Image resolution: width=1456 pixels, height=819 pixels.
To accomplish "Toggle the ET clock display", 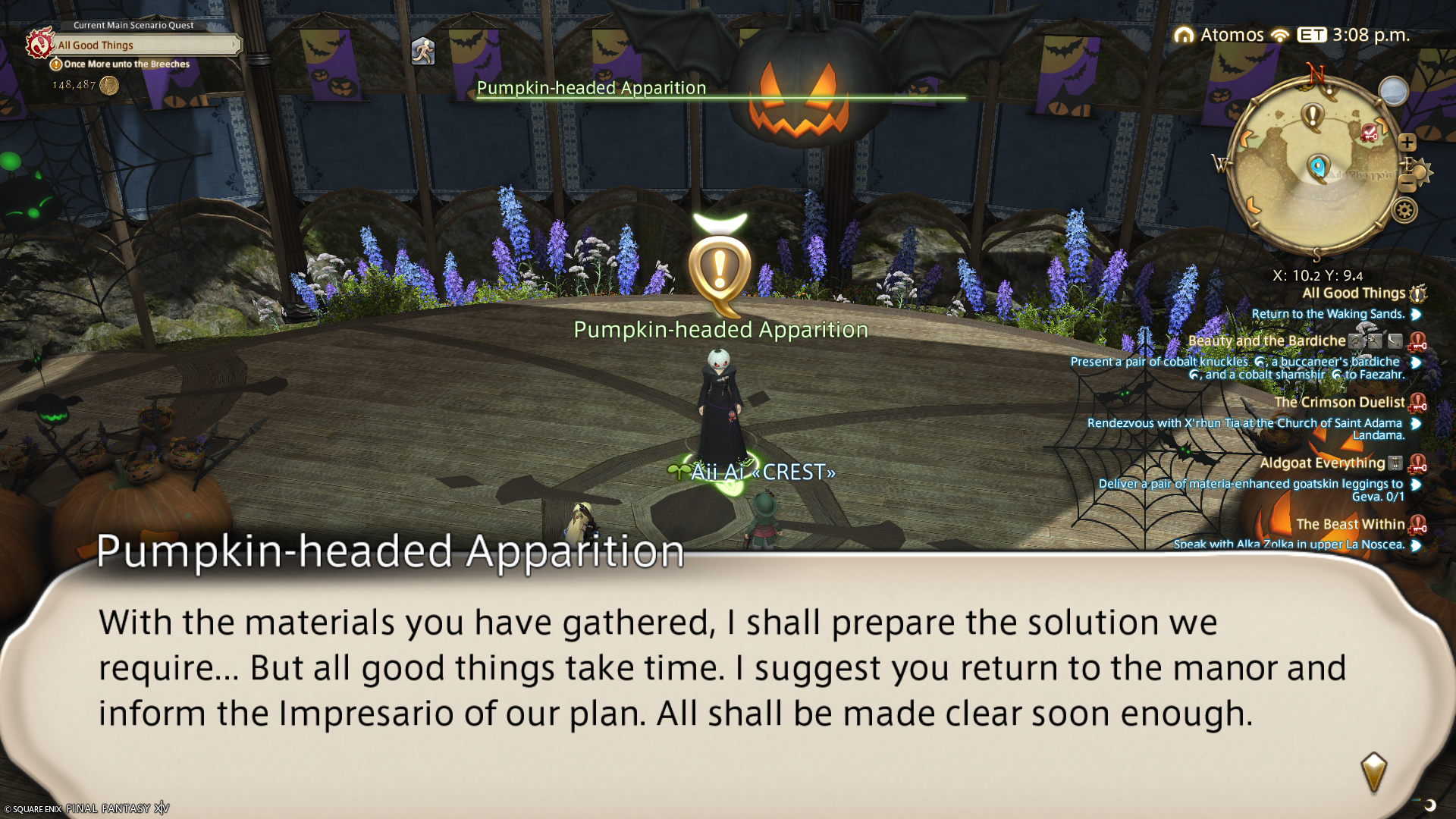I will coord(1312,35).
